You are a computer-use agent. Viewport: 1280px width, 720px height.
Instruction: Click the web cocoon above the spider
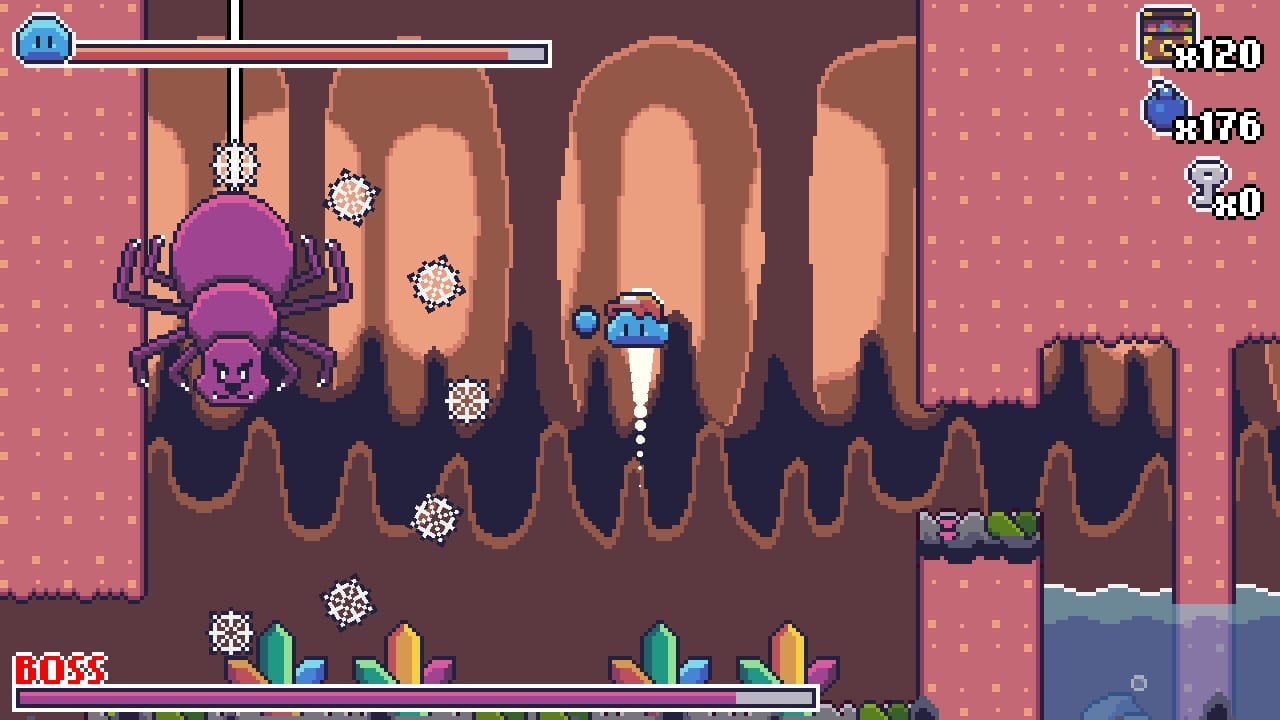point(235,163)
